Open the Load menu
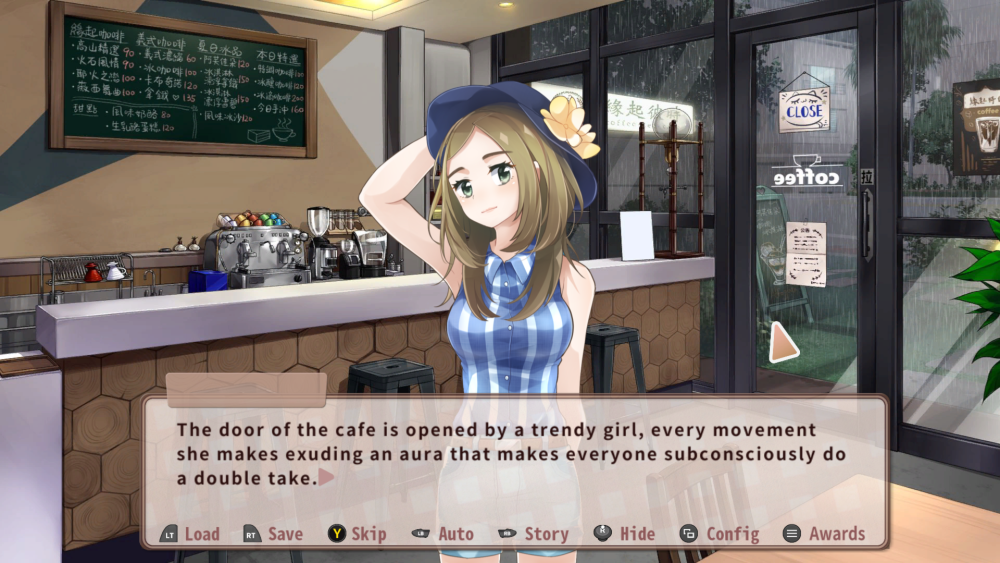This screenshot has width=1000, height=563. [191, 534]
